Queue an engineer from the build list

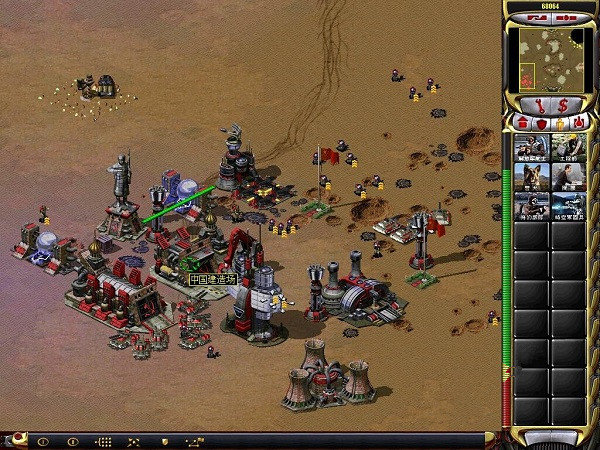coord(568,148)
